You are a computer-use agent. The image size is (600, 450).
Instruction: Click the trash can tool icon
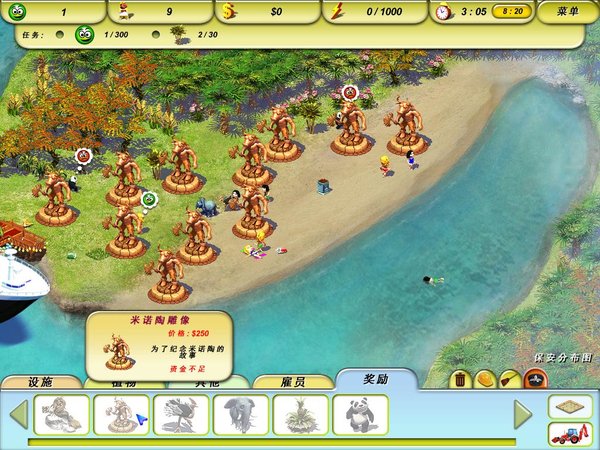[460, 379]
